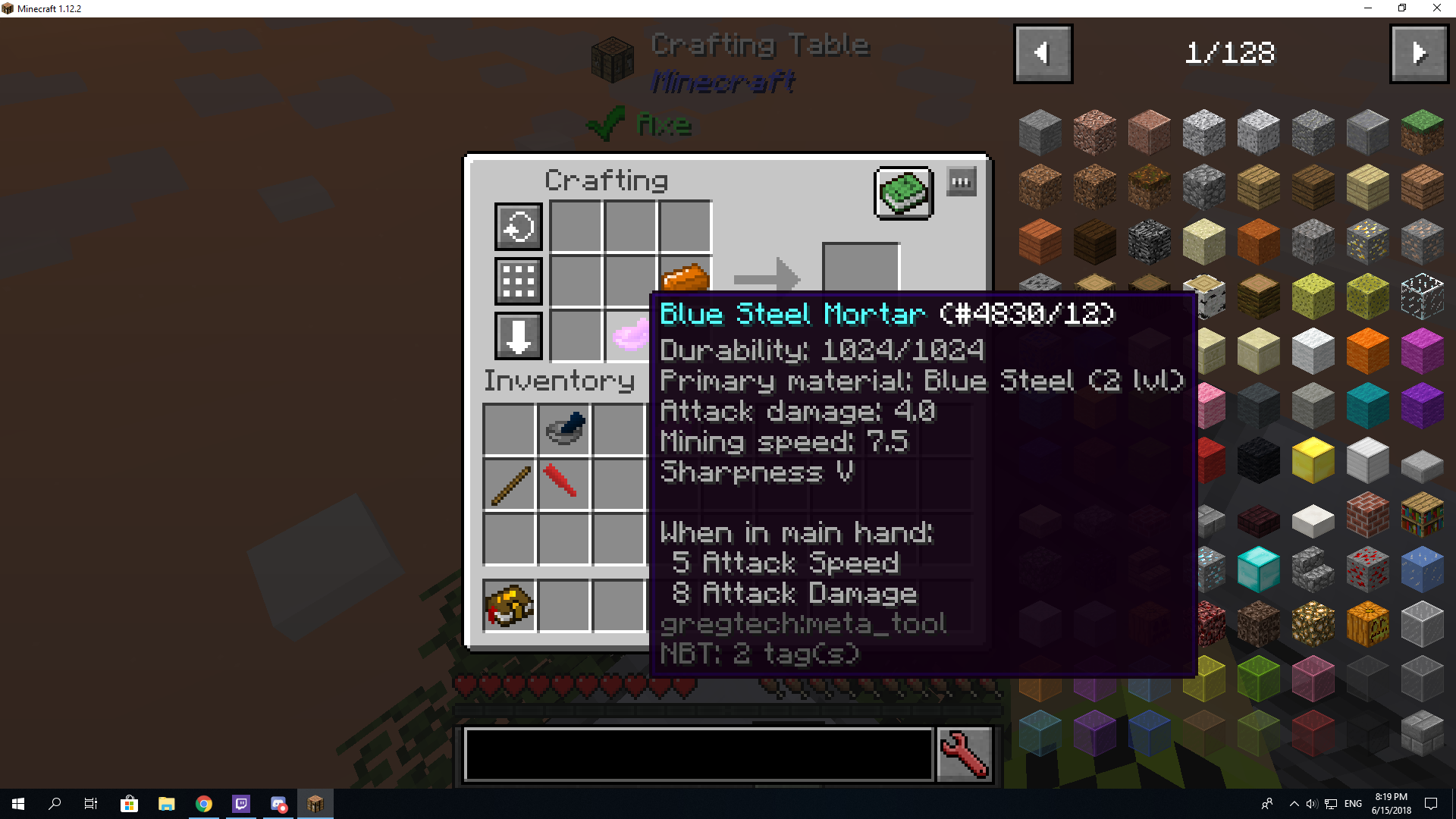Select the stick in the inventory
Image resolution: width=1456 pixels, height=819 pixels.
[x=508, y=483]
